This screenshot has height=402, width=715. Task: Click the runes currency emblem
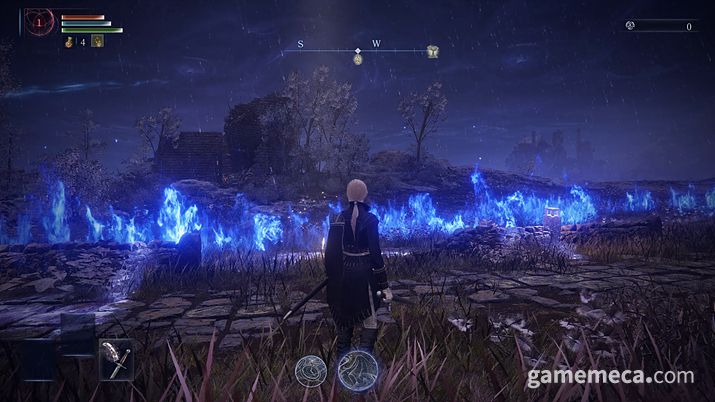tap(631, 26)
